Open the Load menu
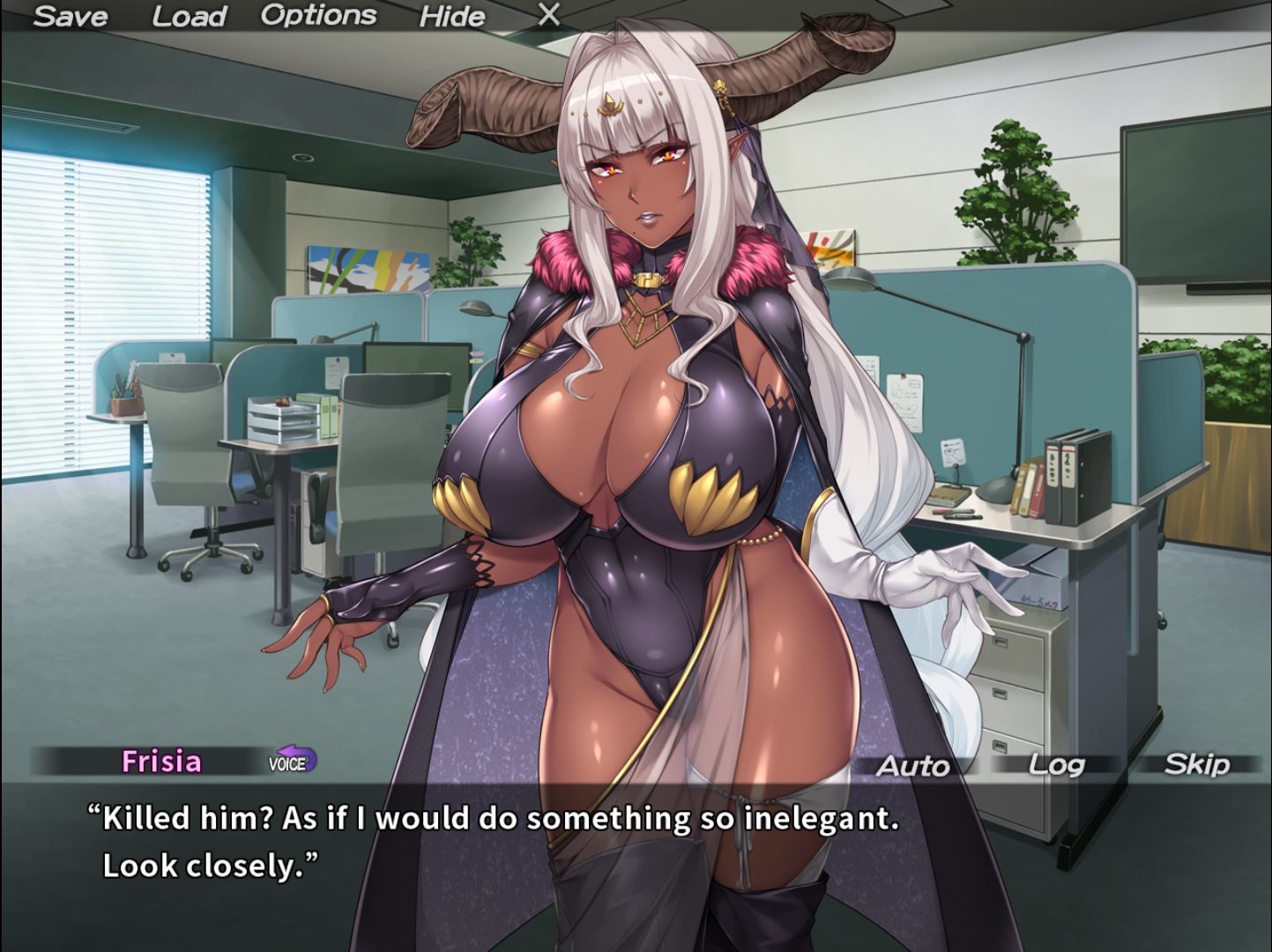The height and width of the screenshot is (952, 1272). point(189,16)
